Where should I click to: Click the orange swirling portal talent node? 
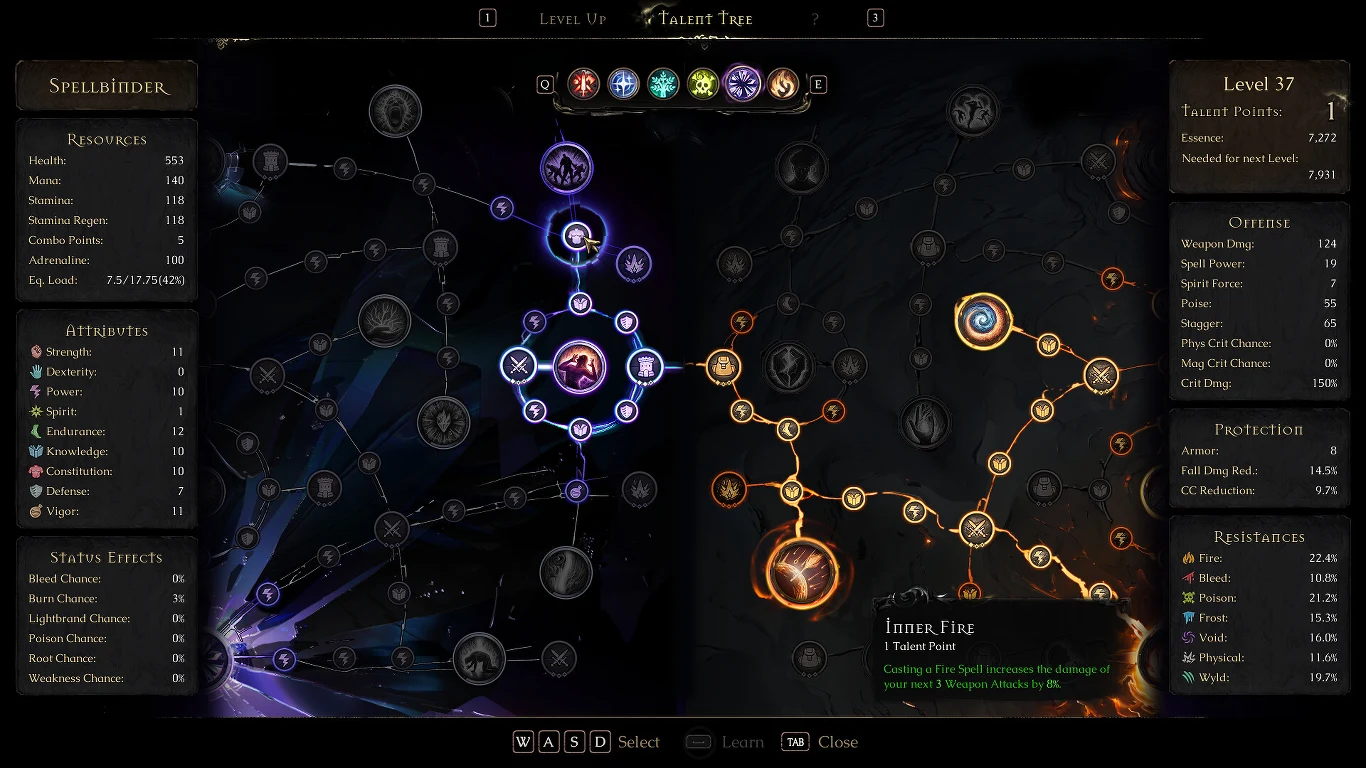[983, 322]
